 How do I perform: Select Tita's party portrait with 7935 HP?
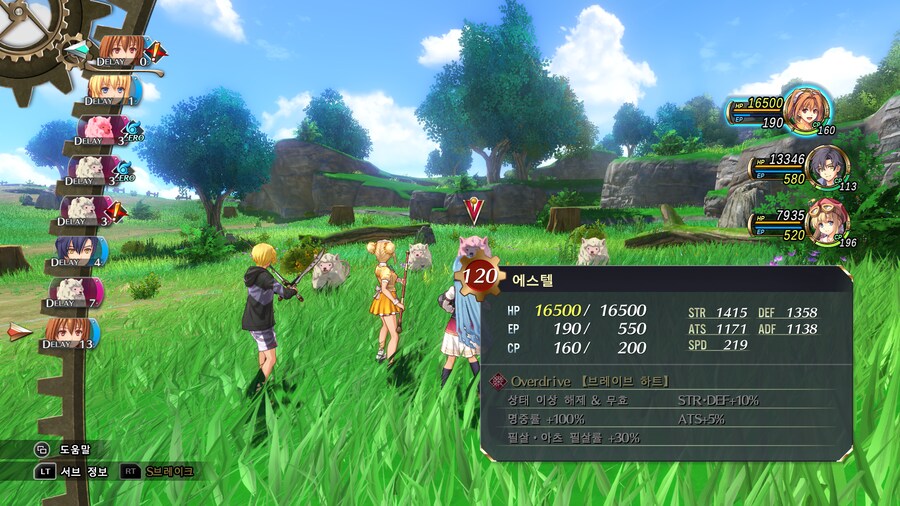click(826, 222)
